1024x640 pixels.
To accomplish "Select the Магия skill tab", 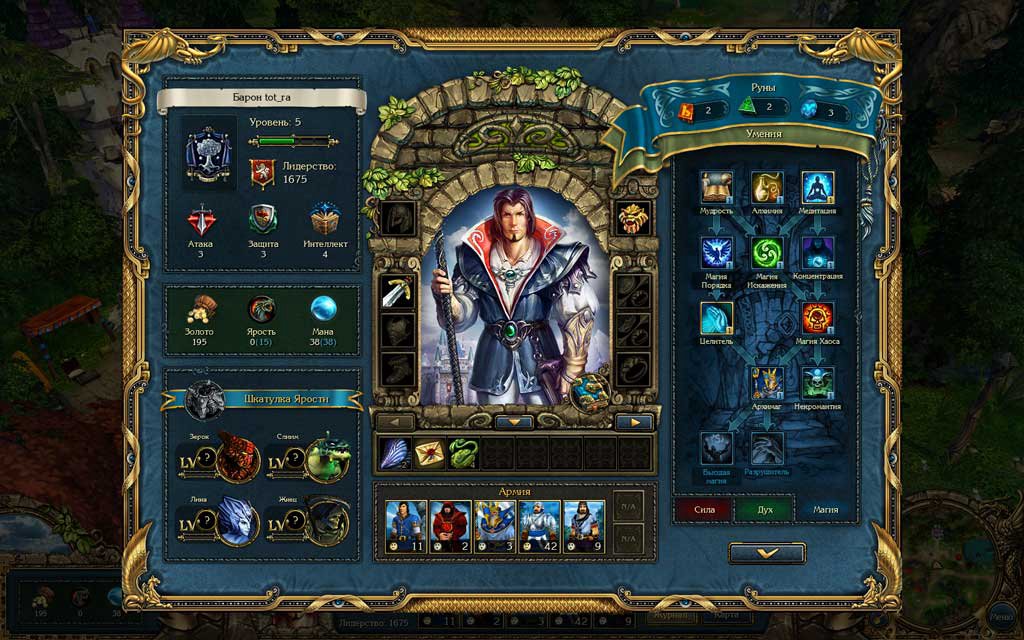I will click(825, 509).
